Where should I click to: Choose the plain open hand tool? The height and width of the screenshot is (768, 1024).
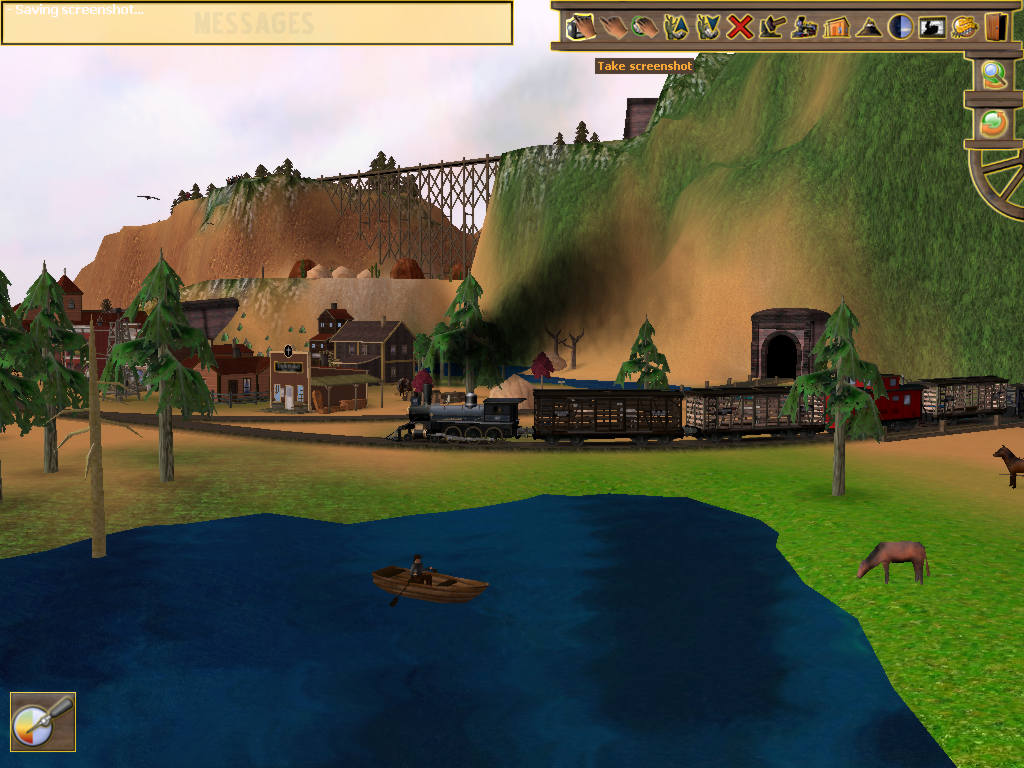click(613, 26)
